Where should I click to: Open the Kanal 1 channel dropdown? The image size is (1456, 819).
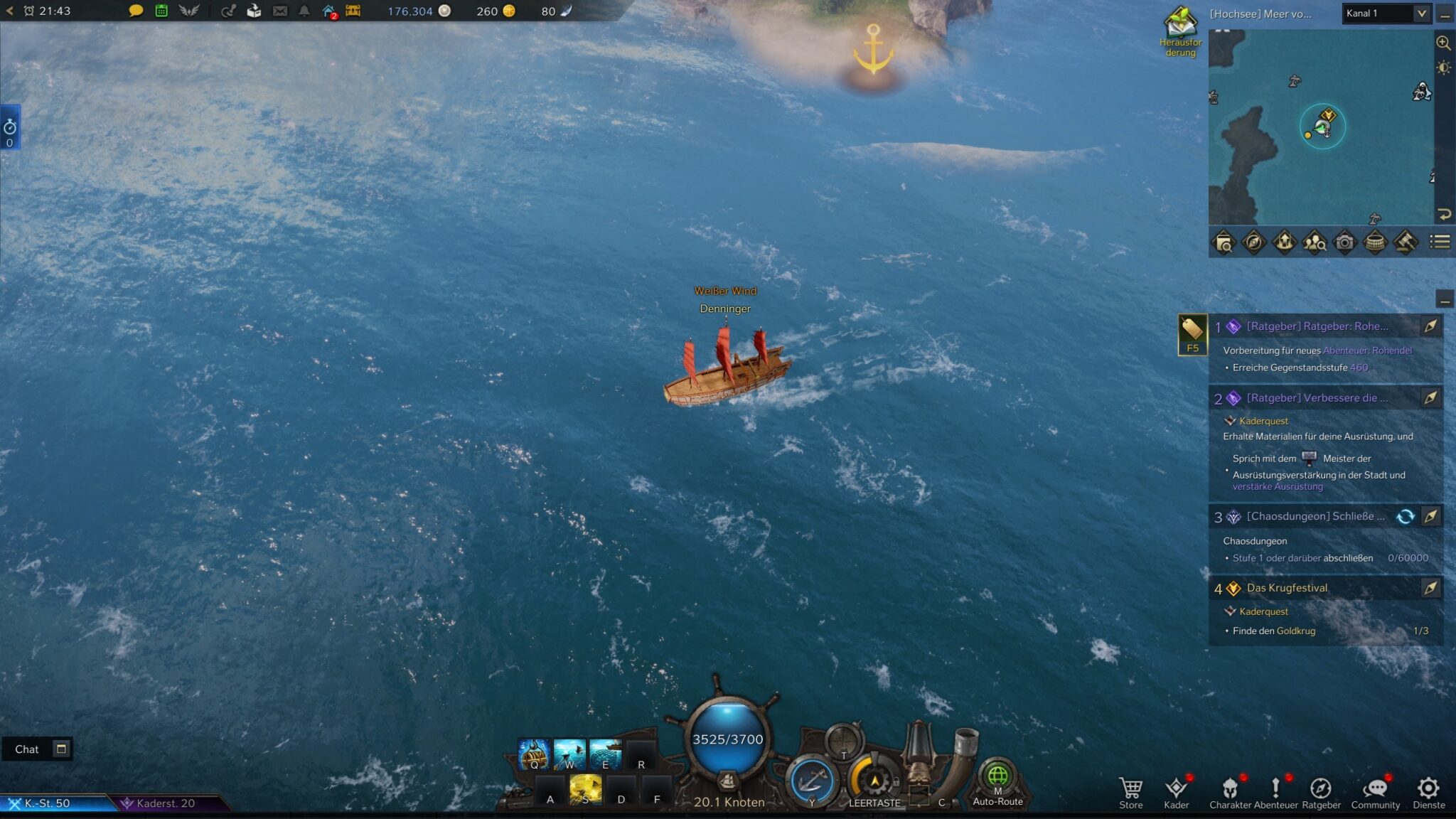pos(1386,14)
